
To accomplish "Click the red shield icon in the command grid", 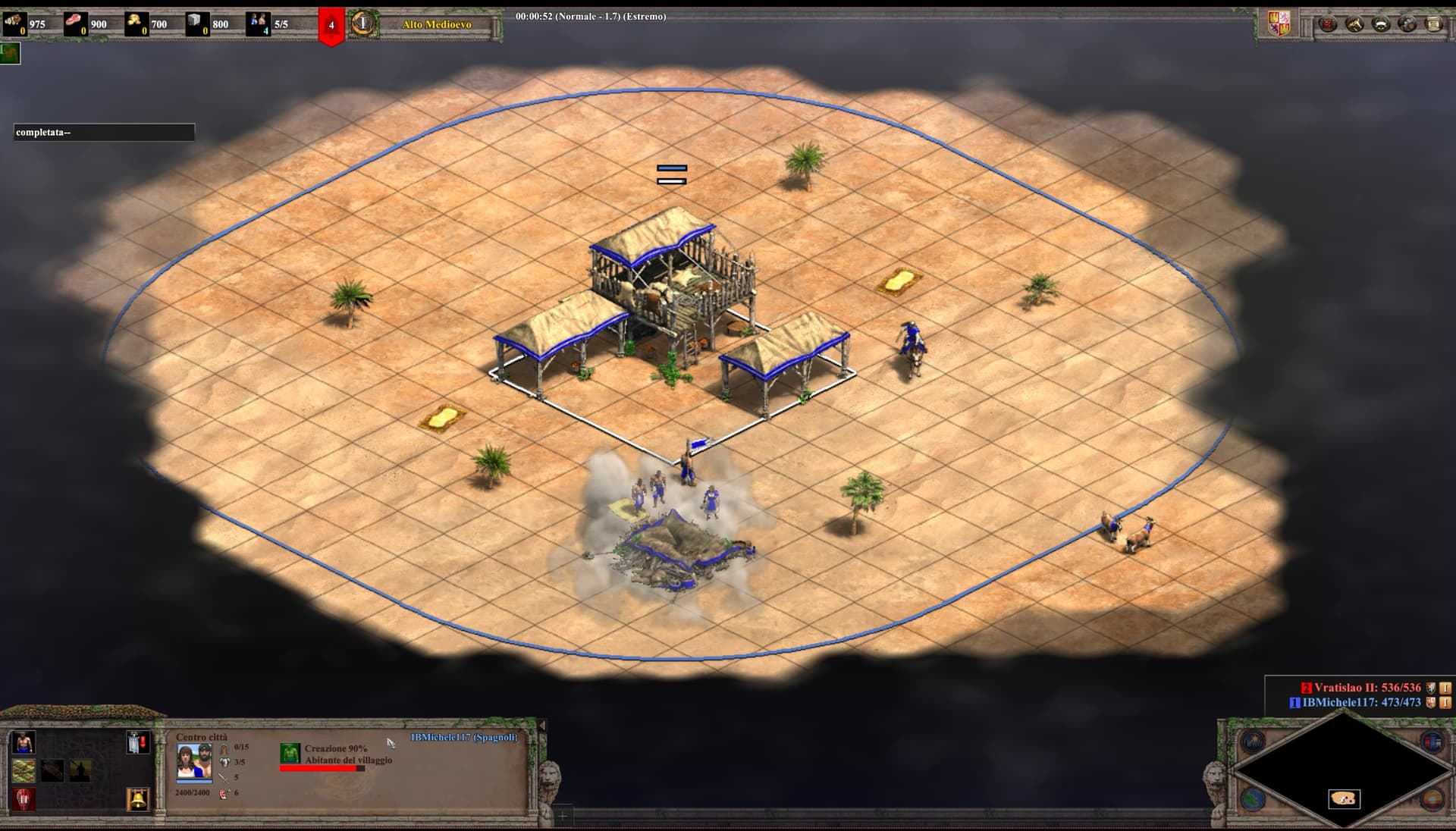I will click(24, 798).
